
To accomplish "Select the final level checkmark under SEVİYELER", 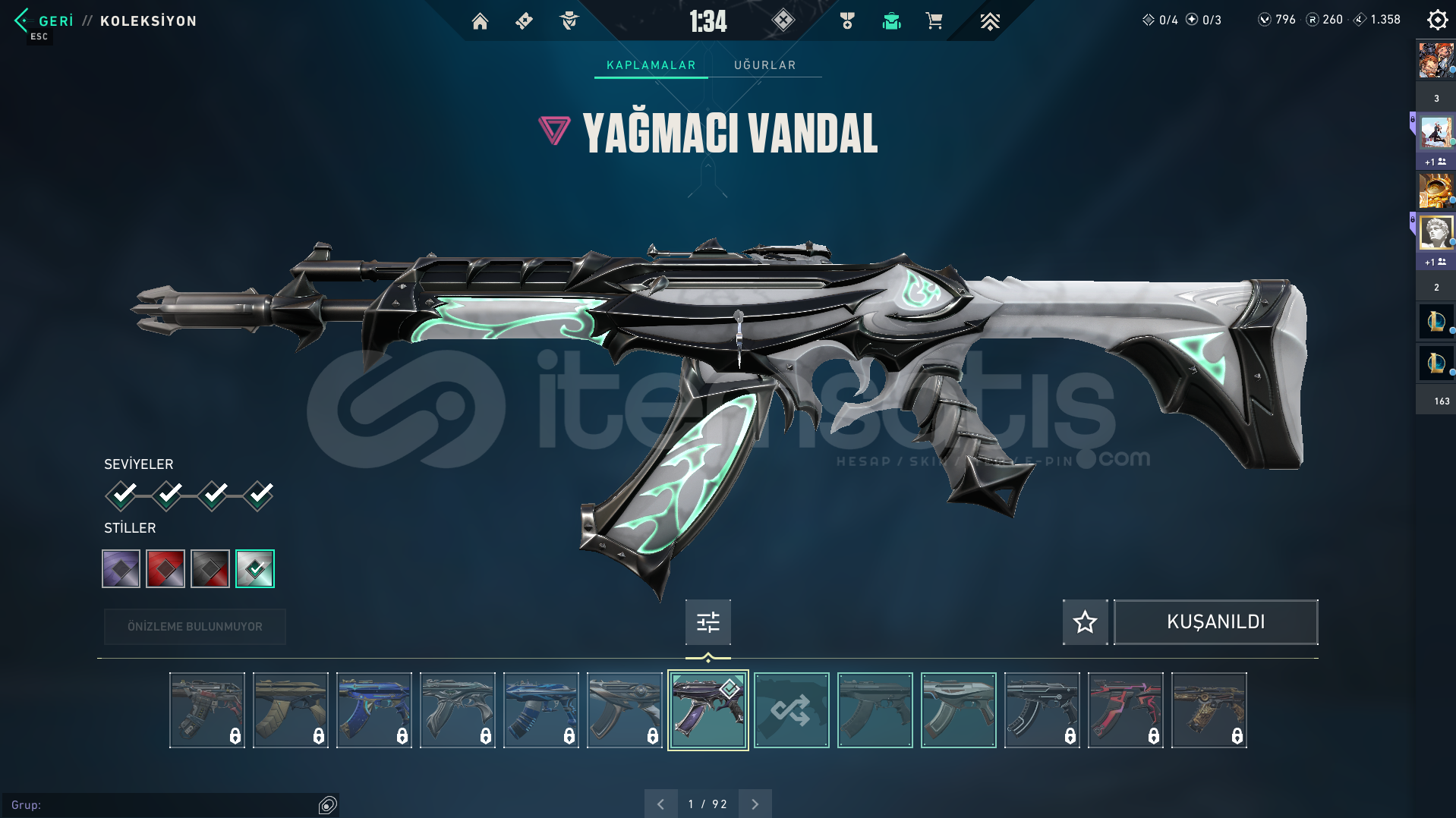I will [257, 494].
